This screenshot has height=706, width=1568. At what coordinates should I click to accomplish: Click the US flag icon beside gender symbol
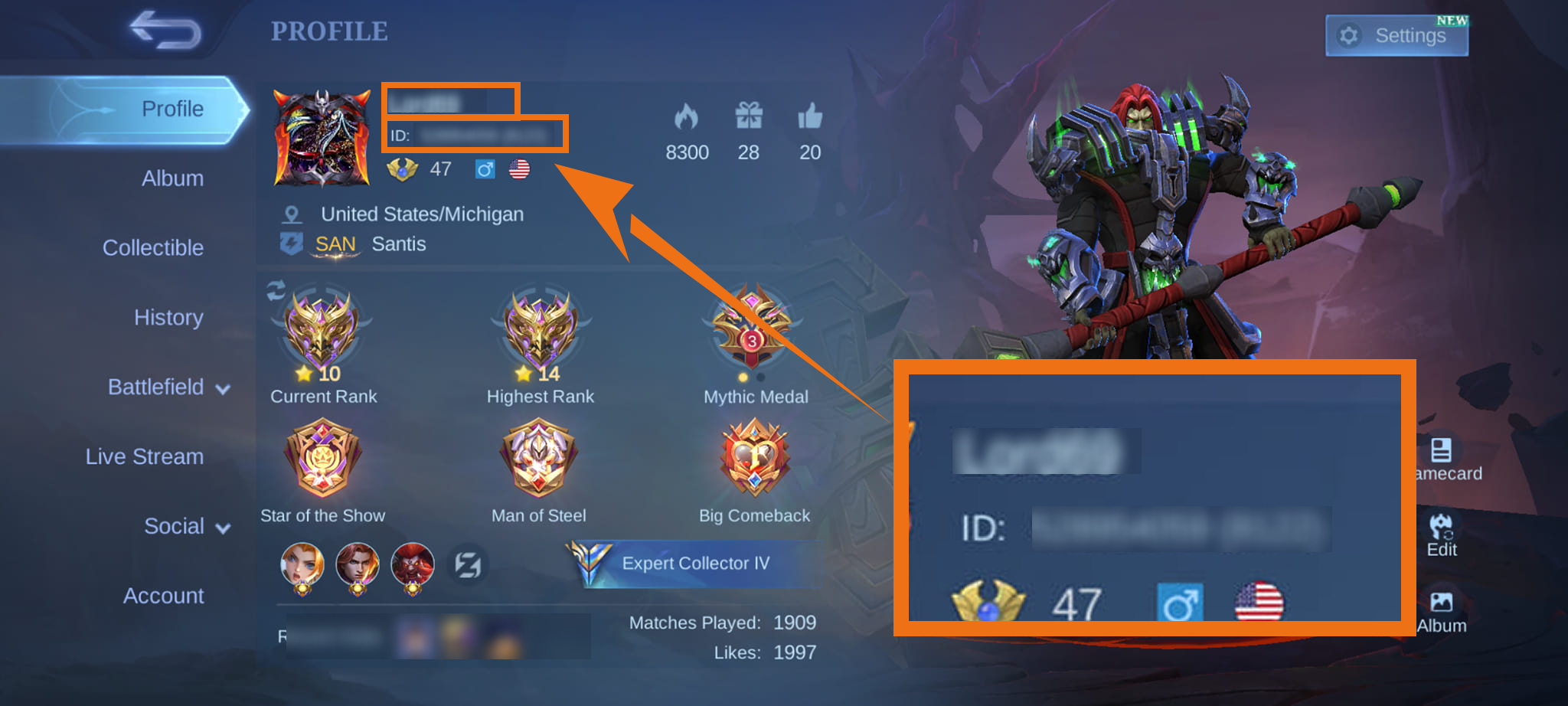(520, 169)
